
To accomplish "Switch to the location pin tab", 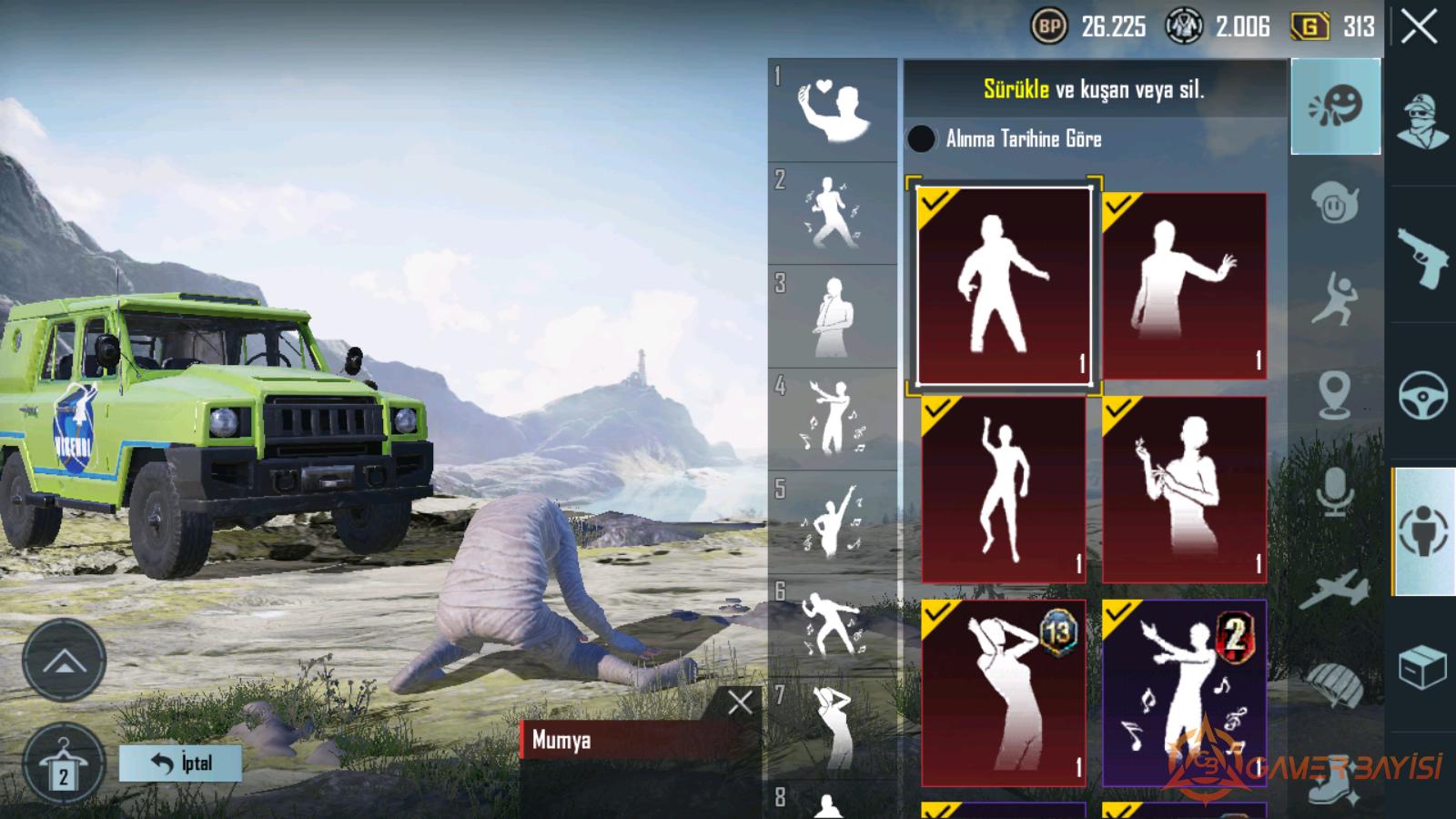I will (1335, 395).
